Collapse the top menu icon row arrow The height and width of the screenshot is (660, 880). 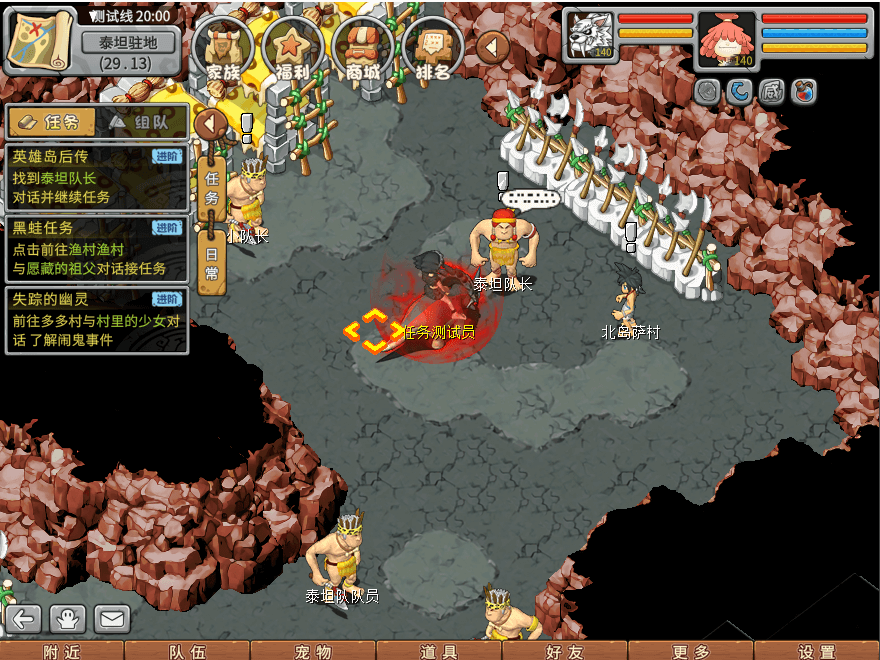(x=492, y=46)
